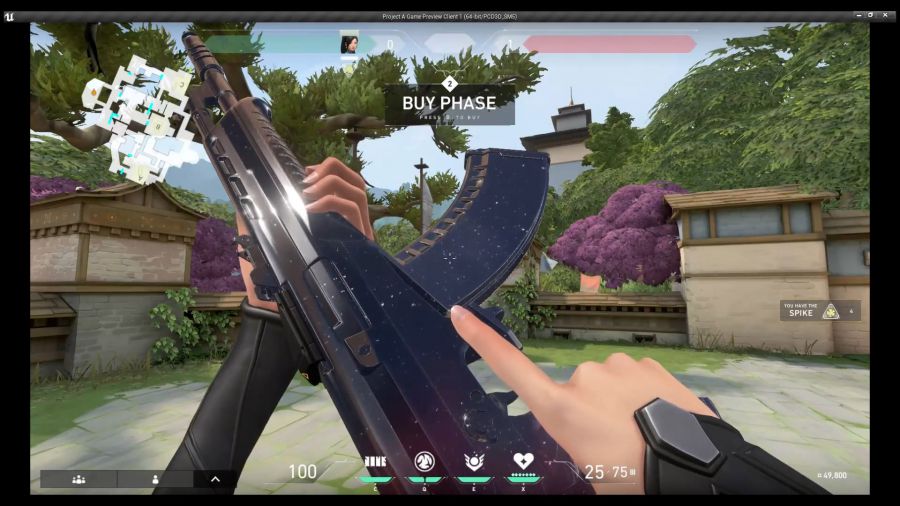
Task: Activate the heart resurrection ultimate icon
Action: (x=524, y=462)
